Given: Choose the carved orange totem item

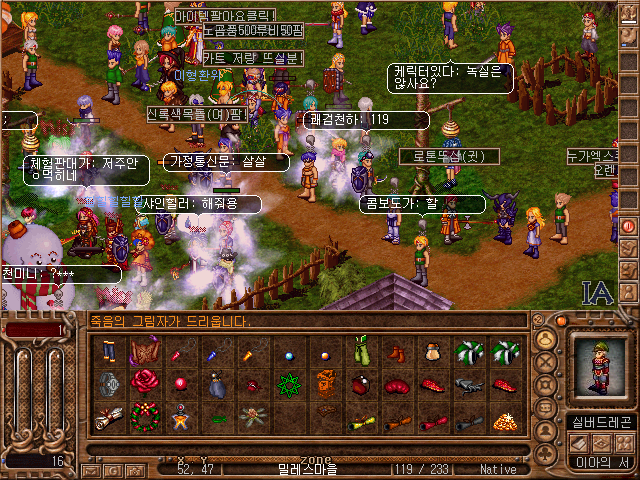Looking at the screenshot, I should tap(324, 383).
